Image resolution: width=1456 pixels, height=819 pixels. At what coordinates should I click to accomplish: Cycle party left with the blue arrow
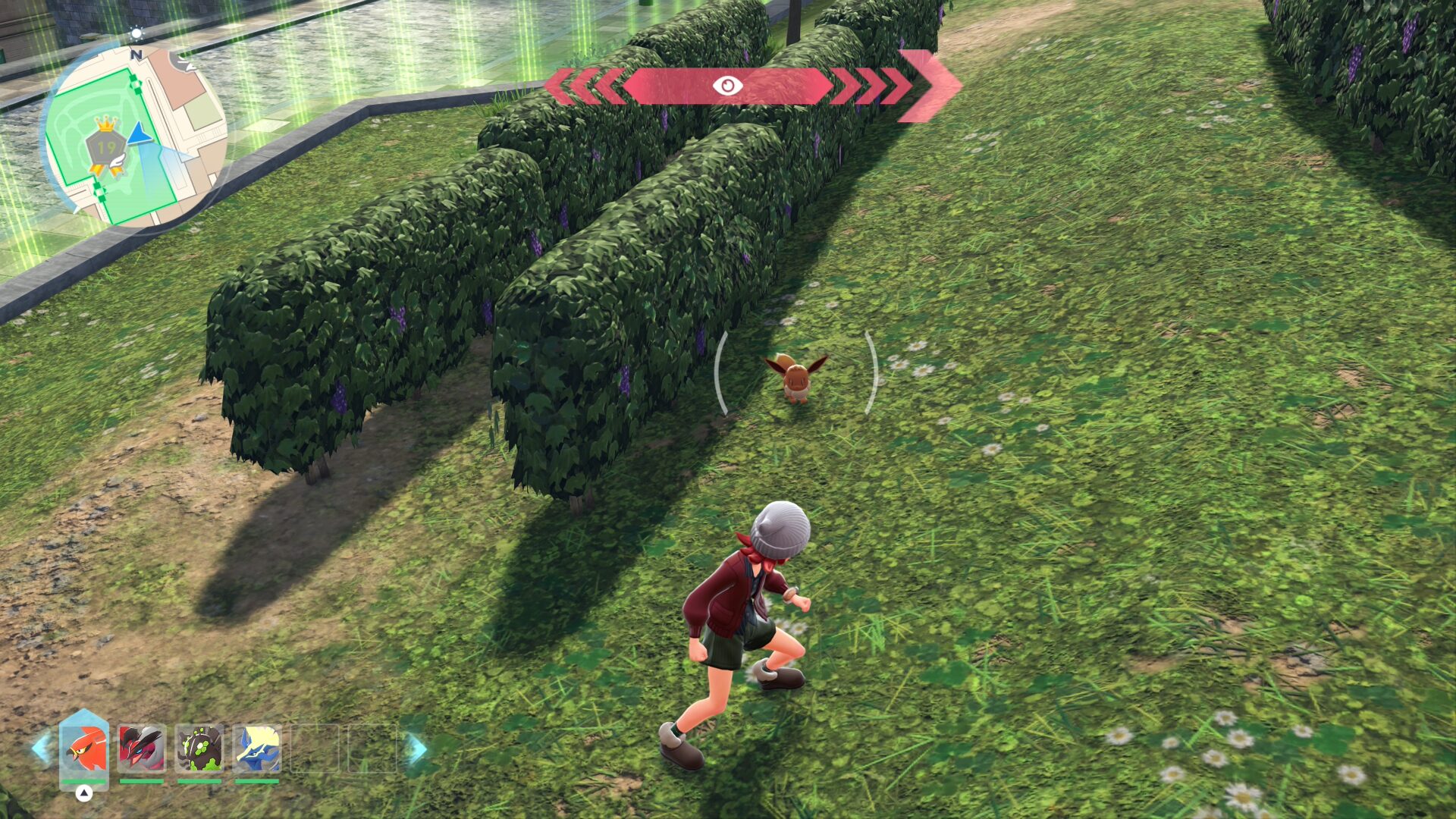point(42,748)
